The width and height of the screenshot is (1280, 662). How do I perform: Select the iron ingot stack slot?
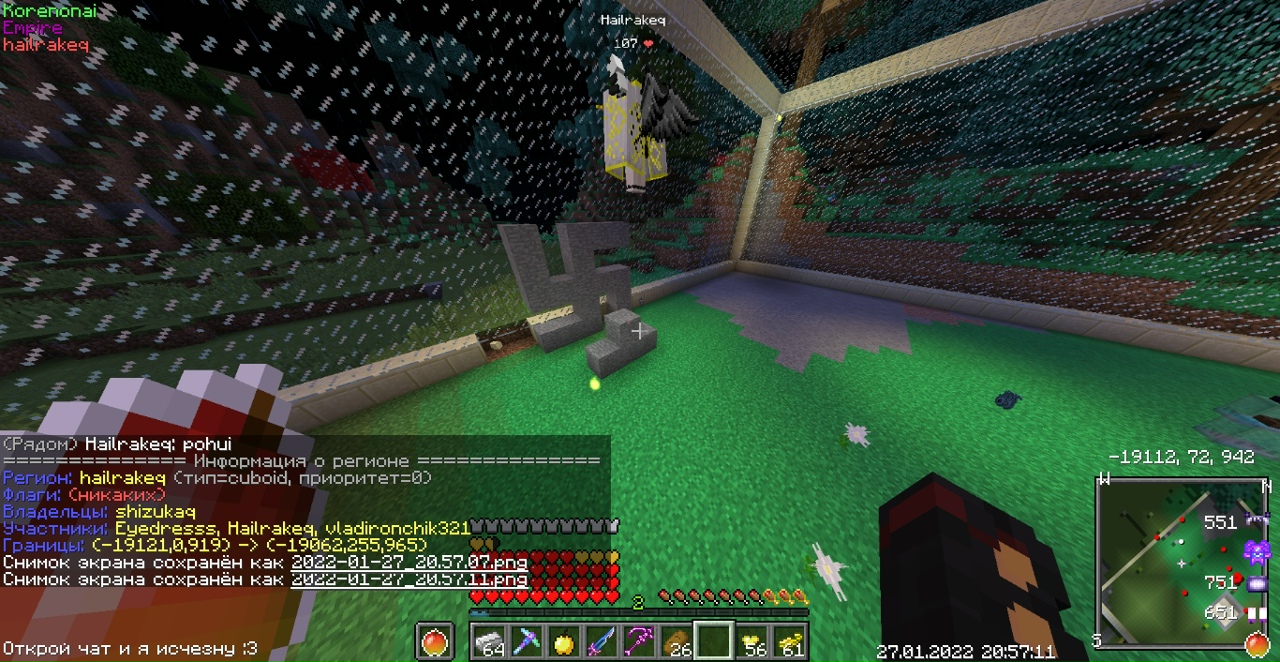tap(489, 641)
